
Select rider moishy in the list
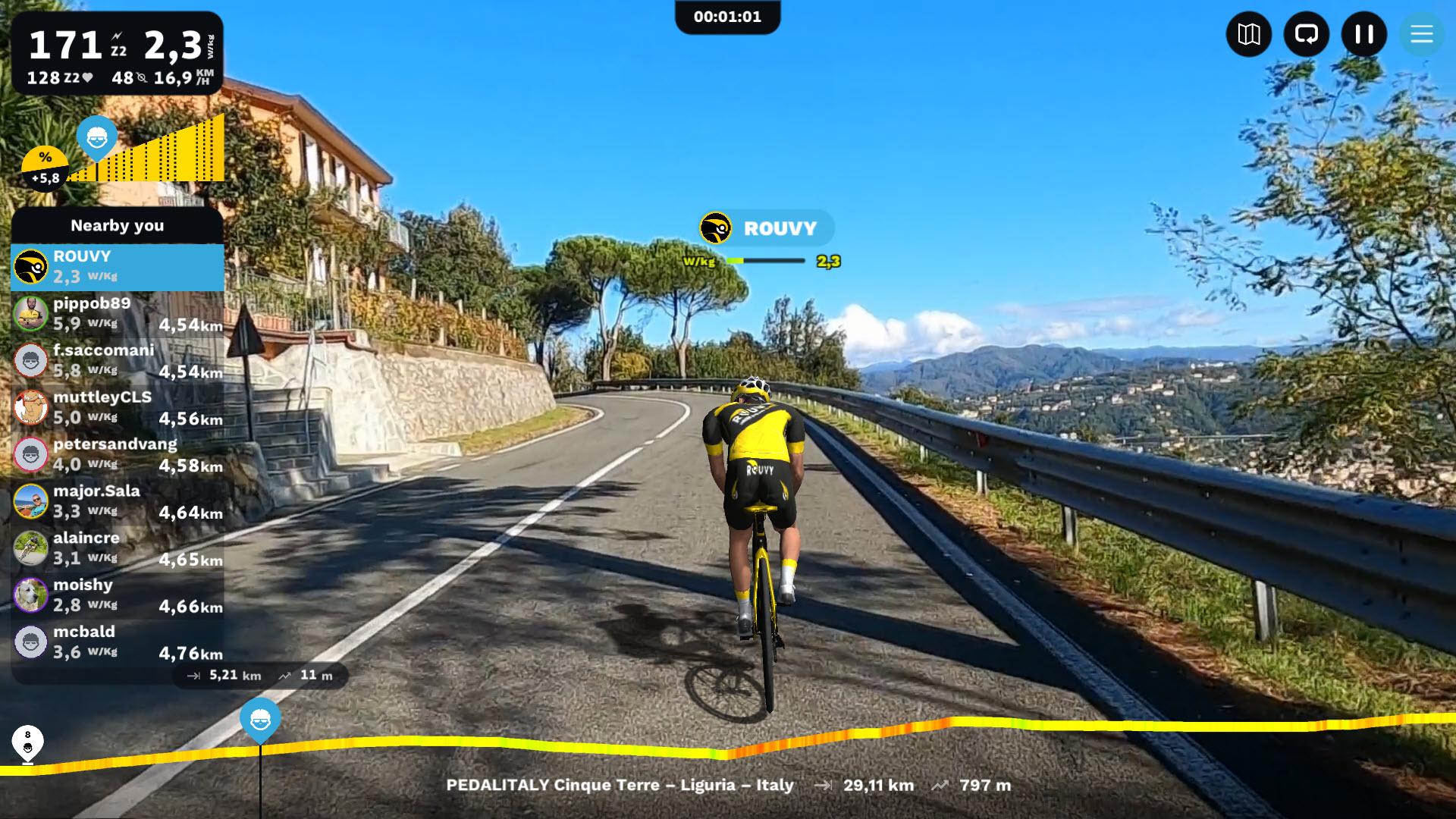pyautogui.click(x=118, y=596)
